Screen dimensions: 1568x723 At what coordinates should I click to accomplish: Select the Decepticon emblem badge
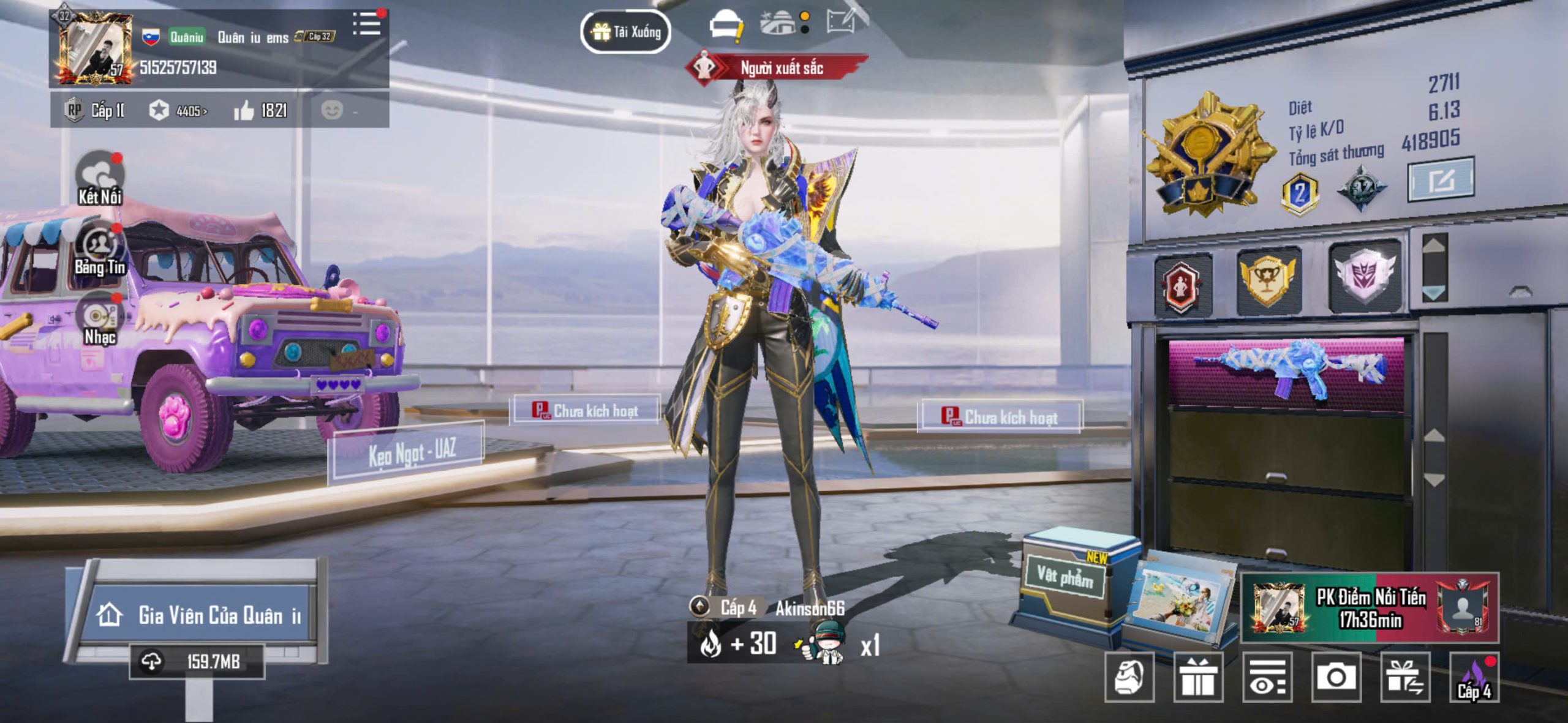click(1365, 276)
